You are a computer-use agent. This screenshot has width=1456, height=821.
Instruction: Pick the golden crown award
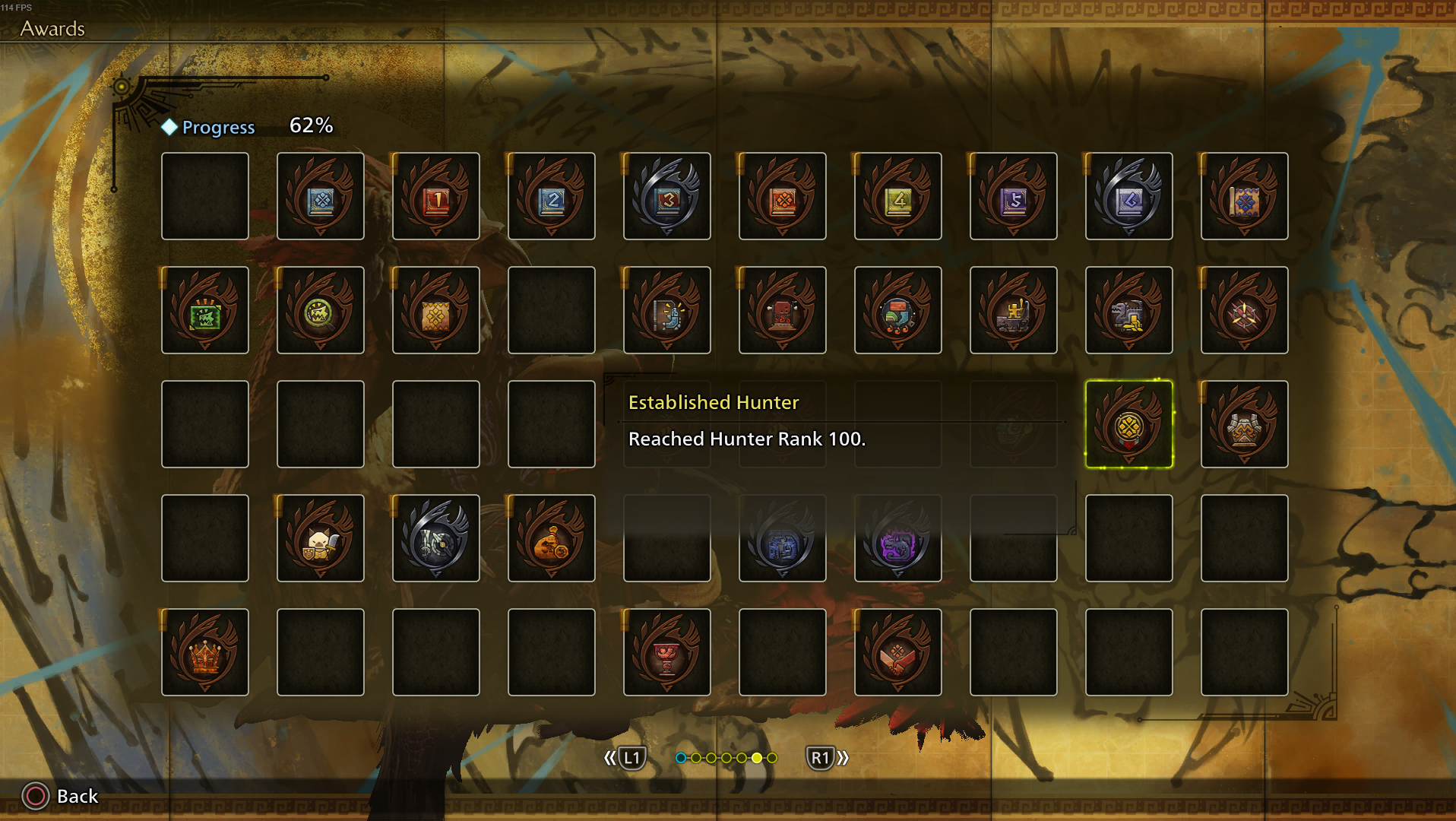pos(205,653)
